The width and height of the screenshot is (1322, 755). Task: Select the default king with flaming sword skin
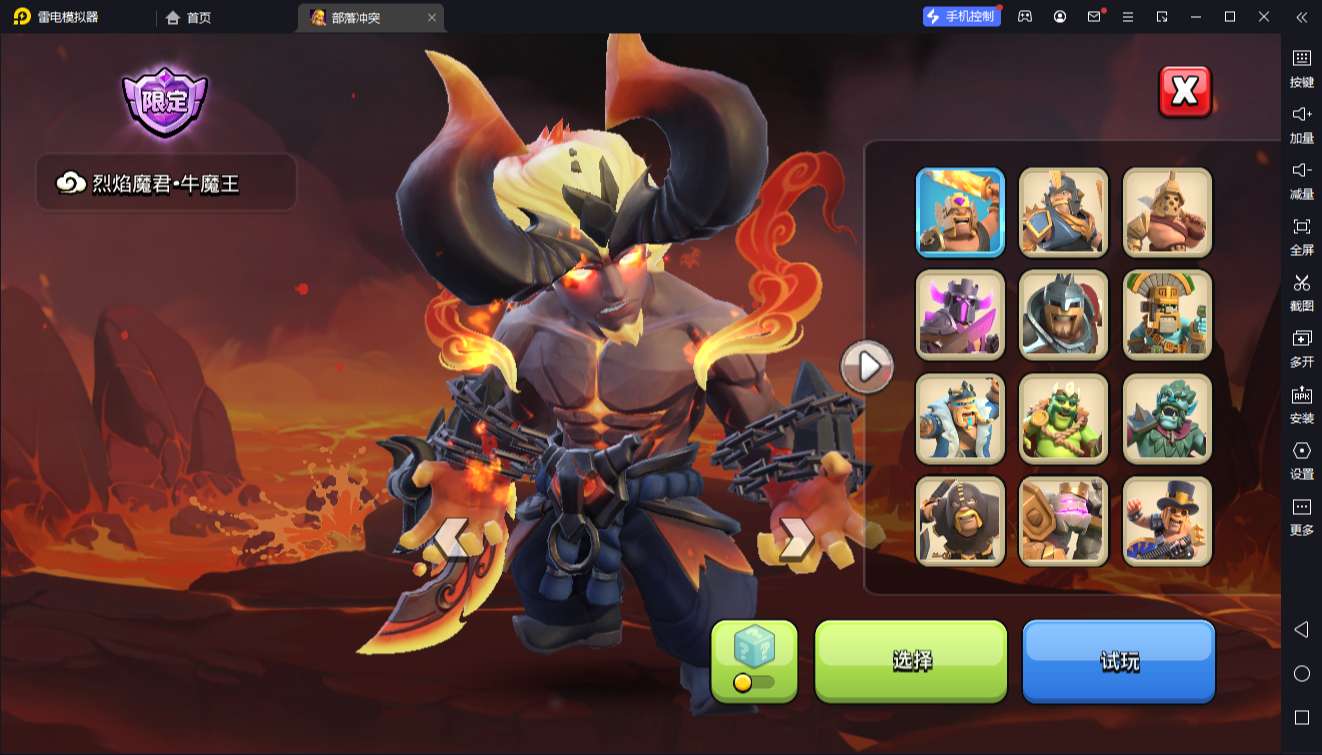(960, 212)
